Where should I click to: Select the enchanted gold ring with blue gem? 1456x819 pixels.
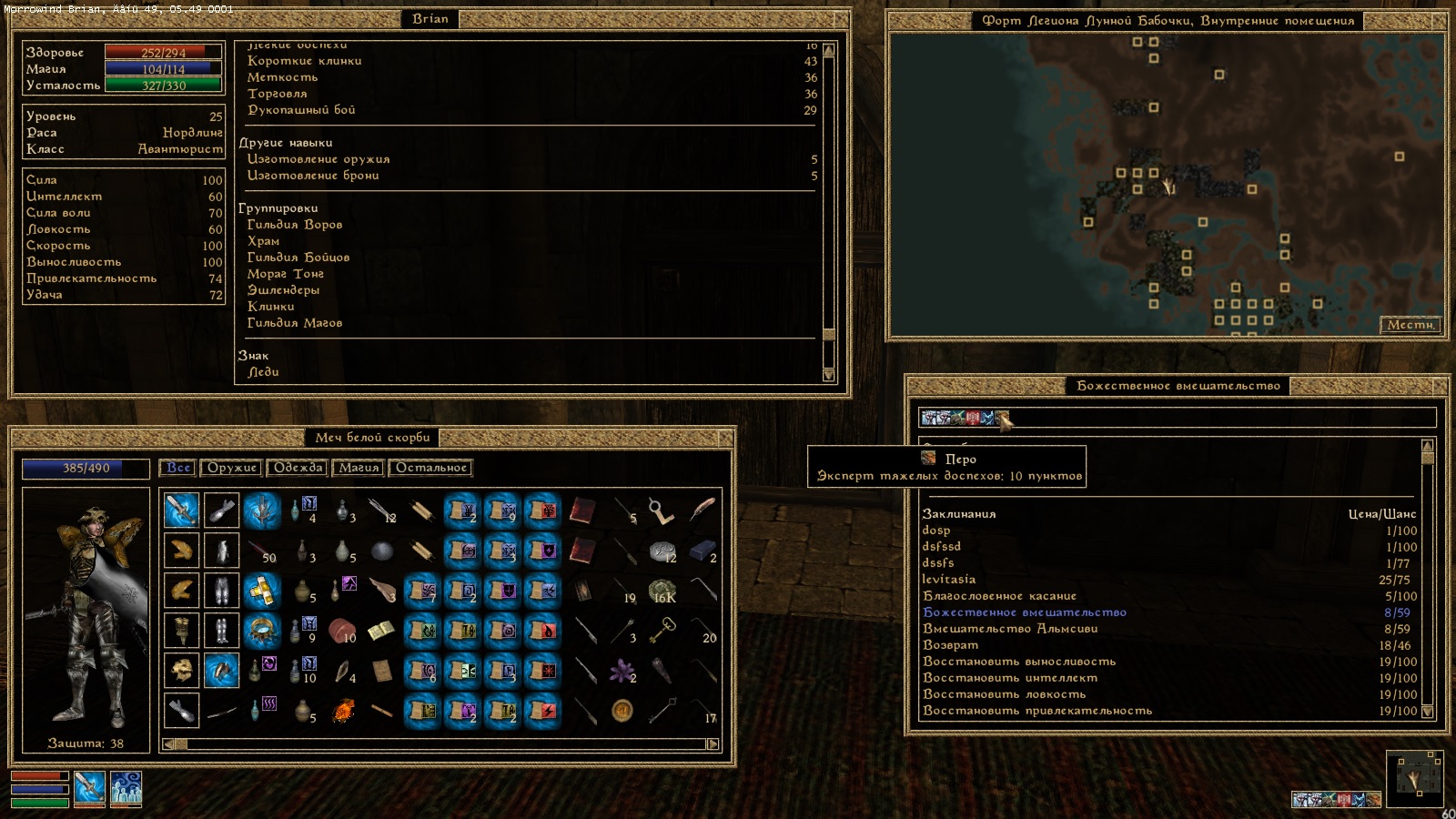click(262, 631)
